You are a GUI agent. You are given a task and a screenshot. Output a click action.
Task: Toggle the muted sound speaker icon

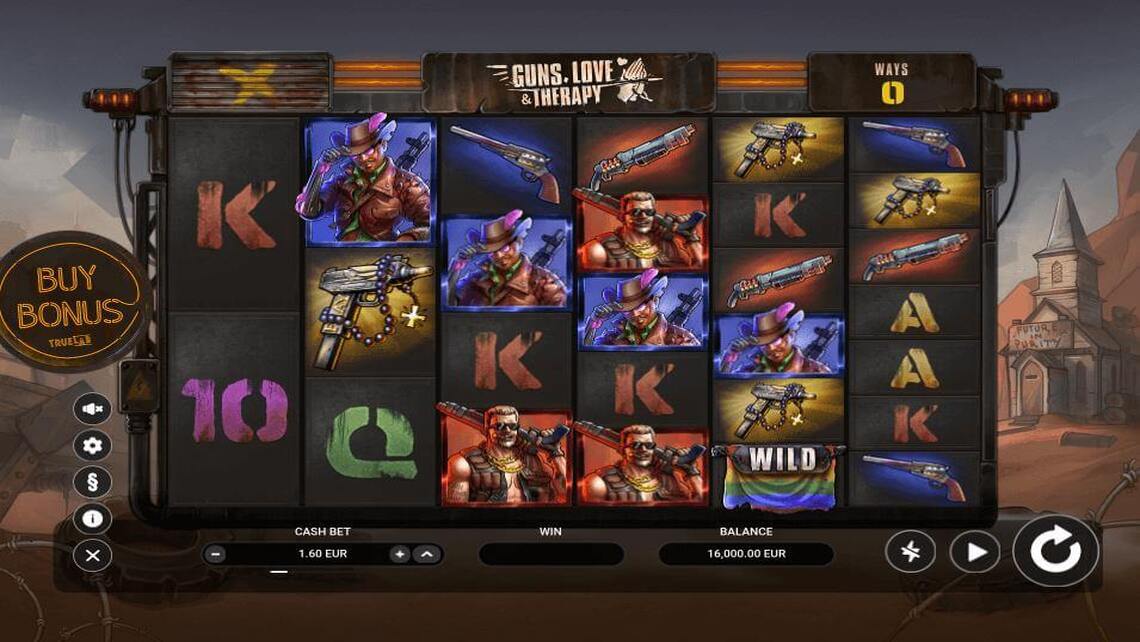coord(93,409)
